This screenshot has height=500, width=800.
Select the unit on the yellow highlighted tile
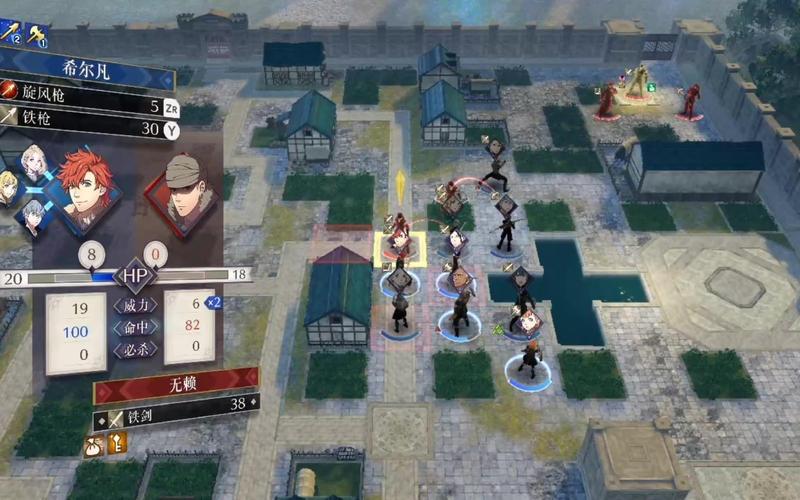[x=399, y=244]
